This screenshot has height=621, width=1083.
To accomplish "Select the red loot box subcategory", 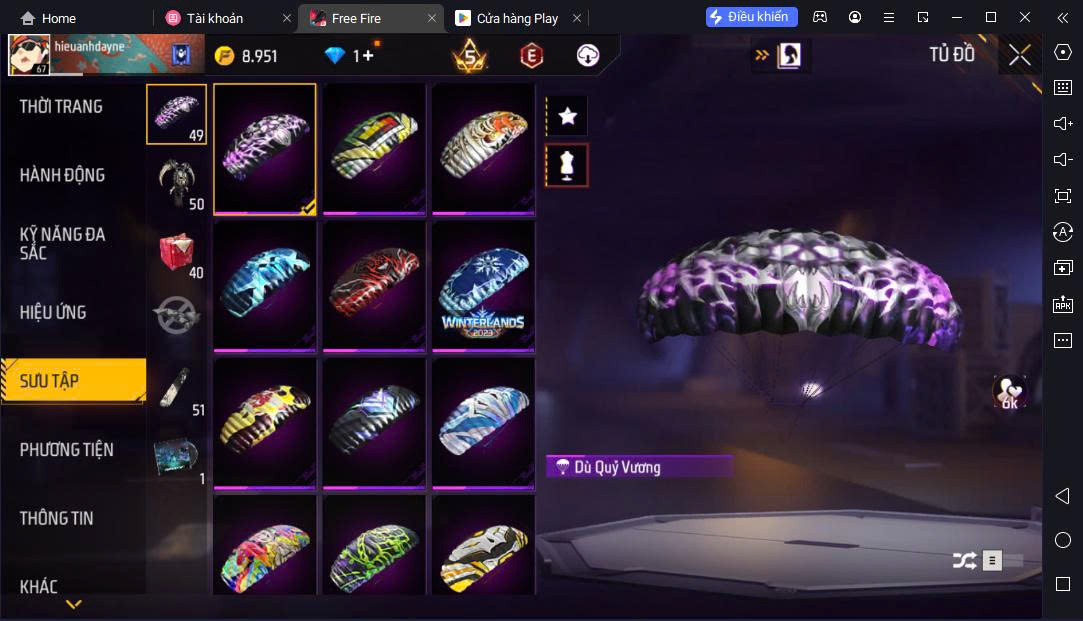I will click(176, 251).
